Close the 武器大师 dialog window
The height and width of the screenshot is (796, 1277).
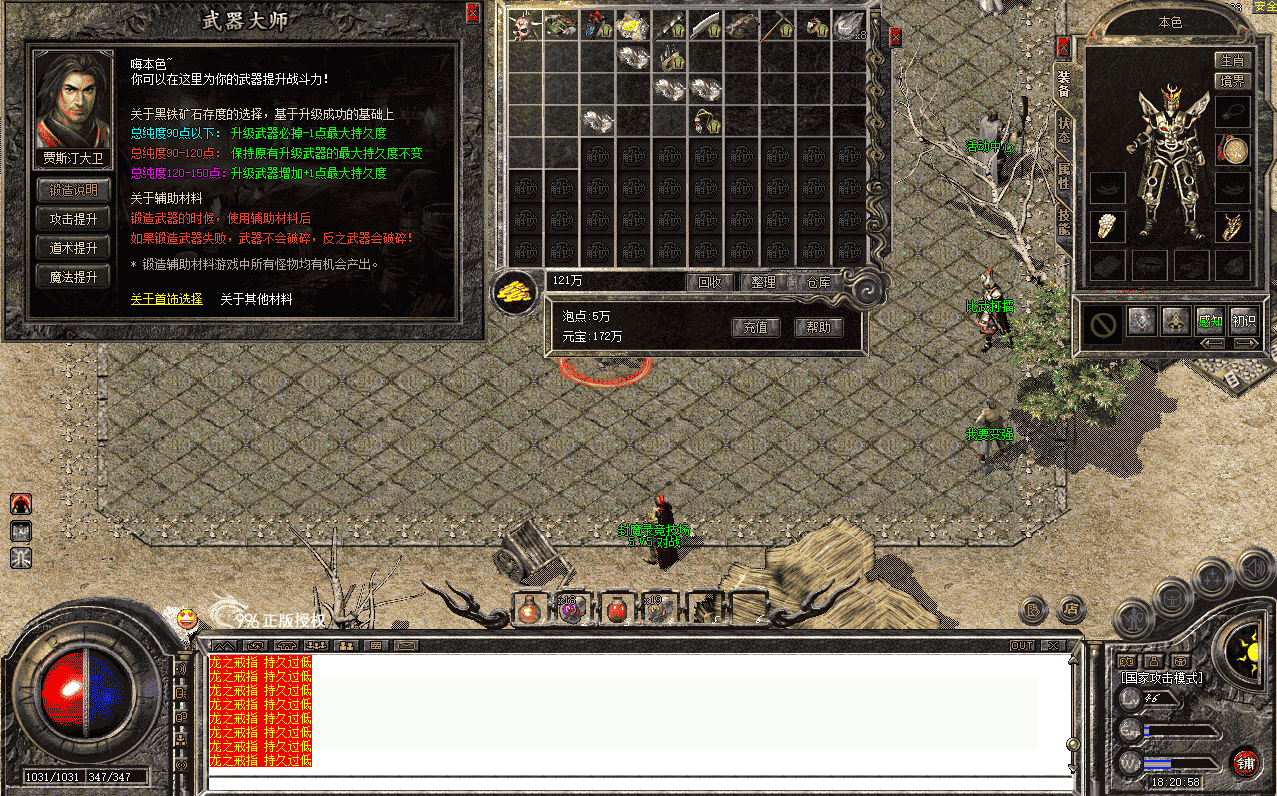click(x=473, y=12)
